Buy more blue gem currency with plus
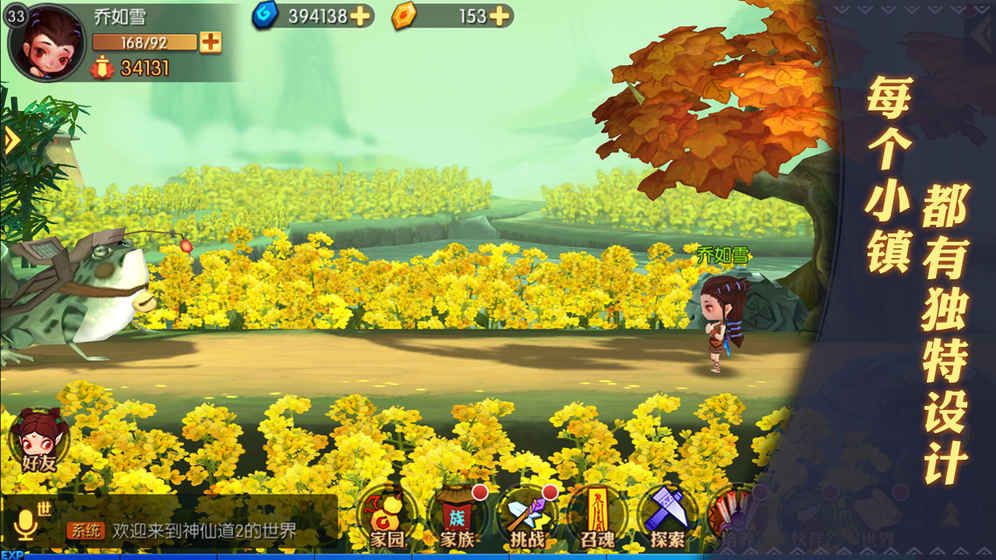 (x=361, y=15)
